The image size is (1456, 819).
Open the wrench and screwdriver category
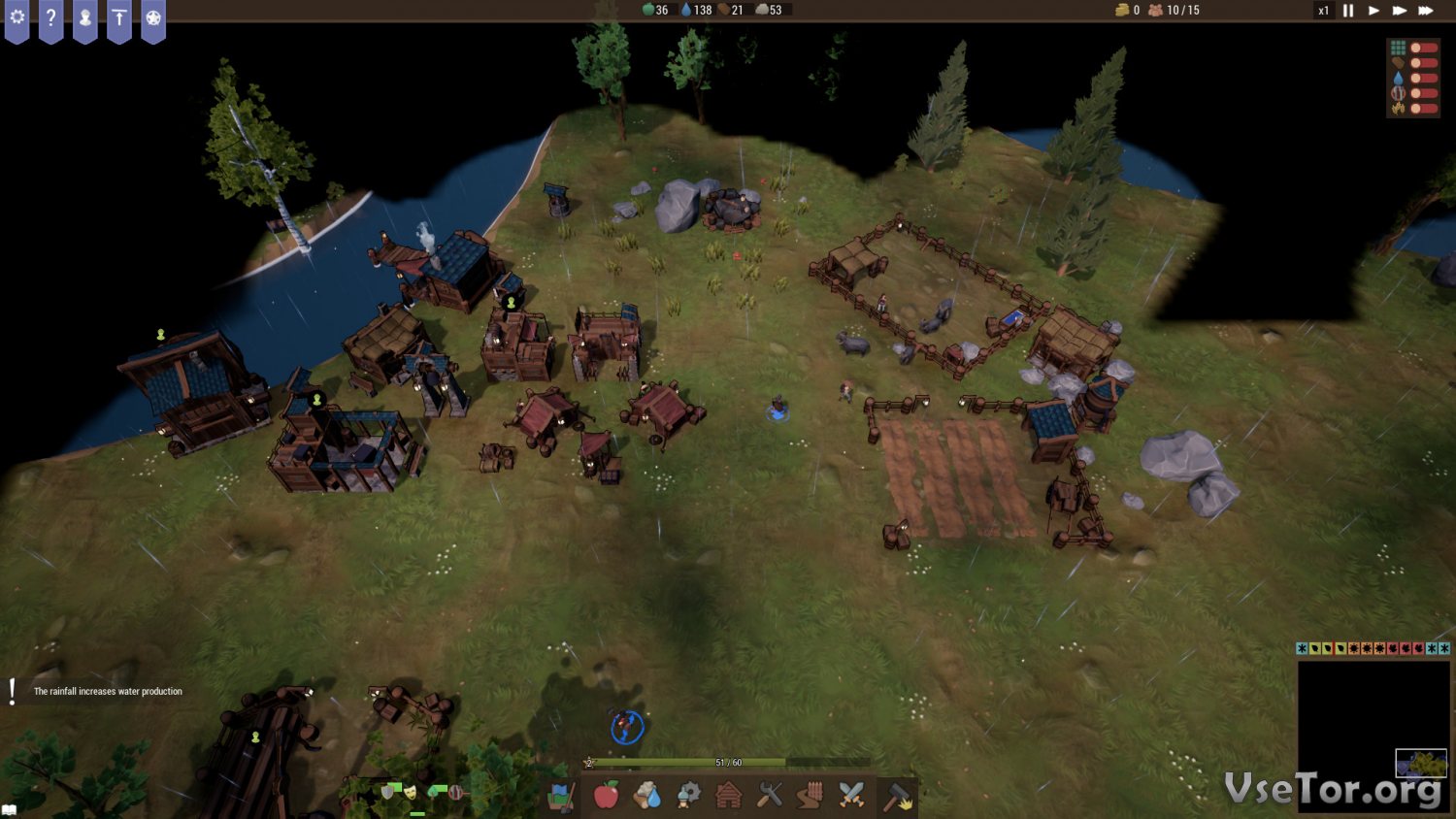[770, 796]
